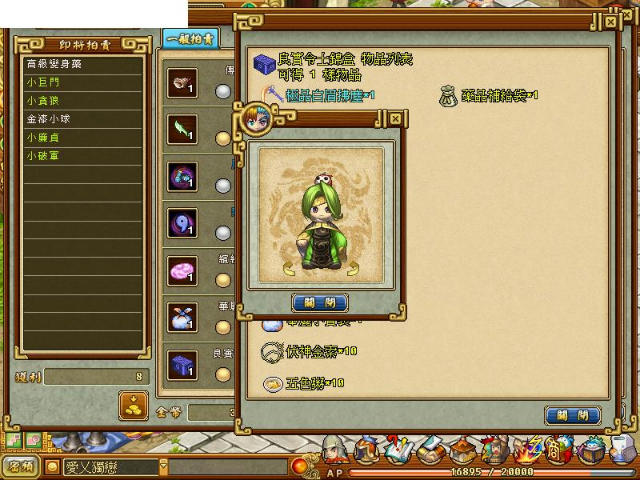Select the pink cloud auction item
640x480 pixels.
click(x=182, y=270)
